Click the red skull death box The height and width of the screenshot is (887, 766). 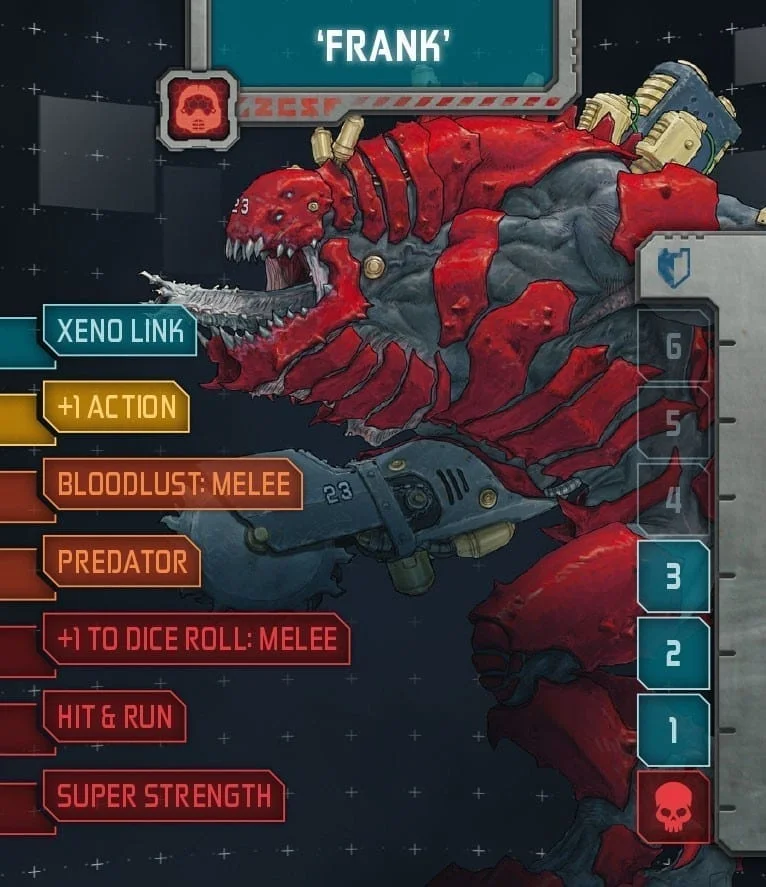pyautogui.click(x=673, y=806)
